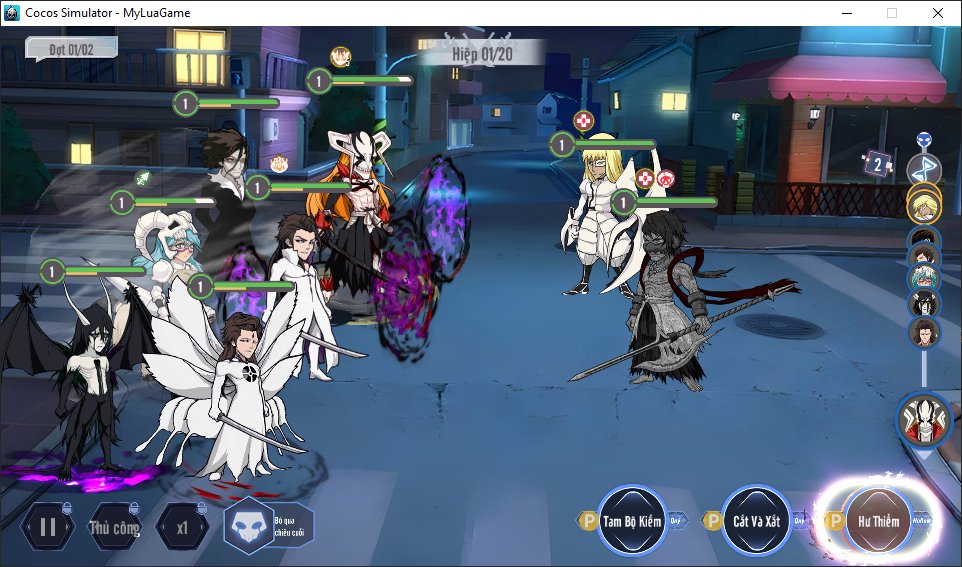Open the Đợt 01/02 wave indicator
This screenshot has height=567, width=962.
point(71,48)
